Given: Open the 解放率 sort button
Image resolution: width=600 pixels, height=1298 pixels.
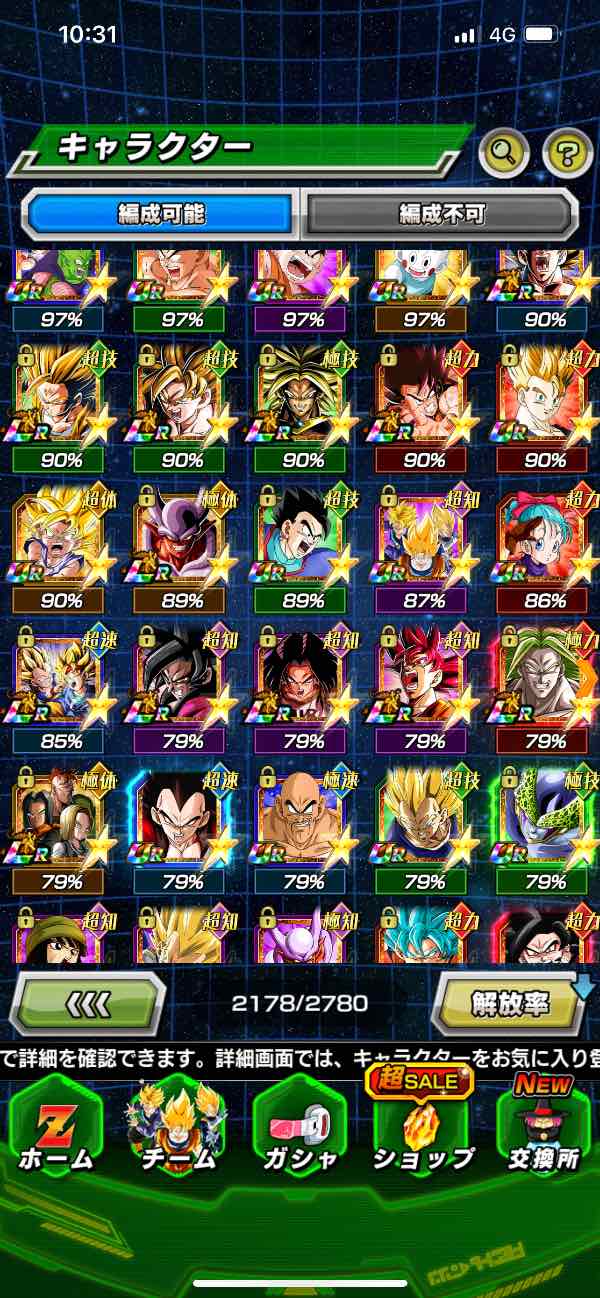Looking at the screenshot, I should [x=510, y=1001].
